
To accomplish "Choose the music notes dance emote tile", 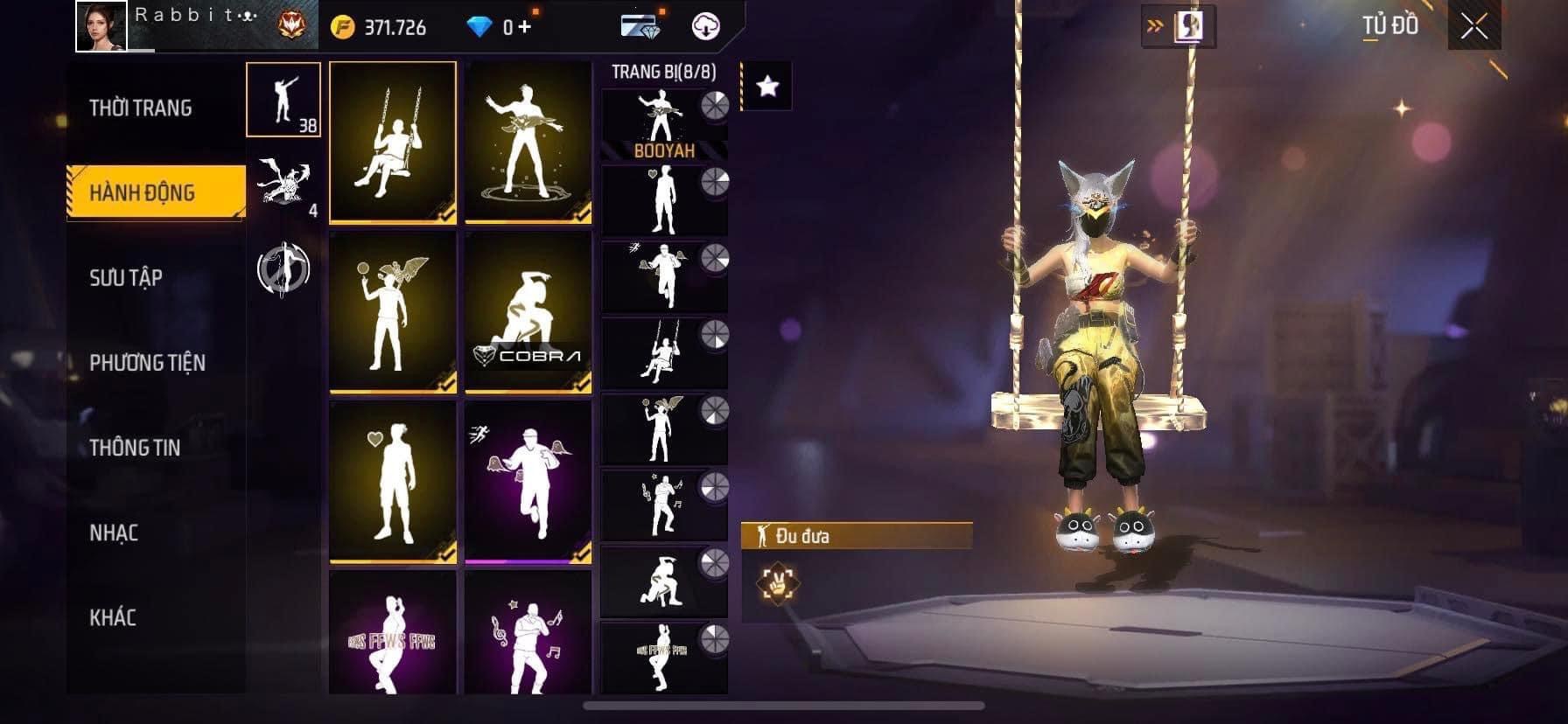I will click(528, 634).
